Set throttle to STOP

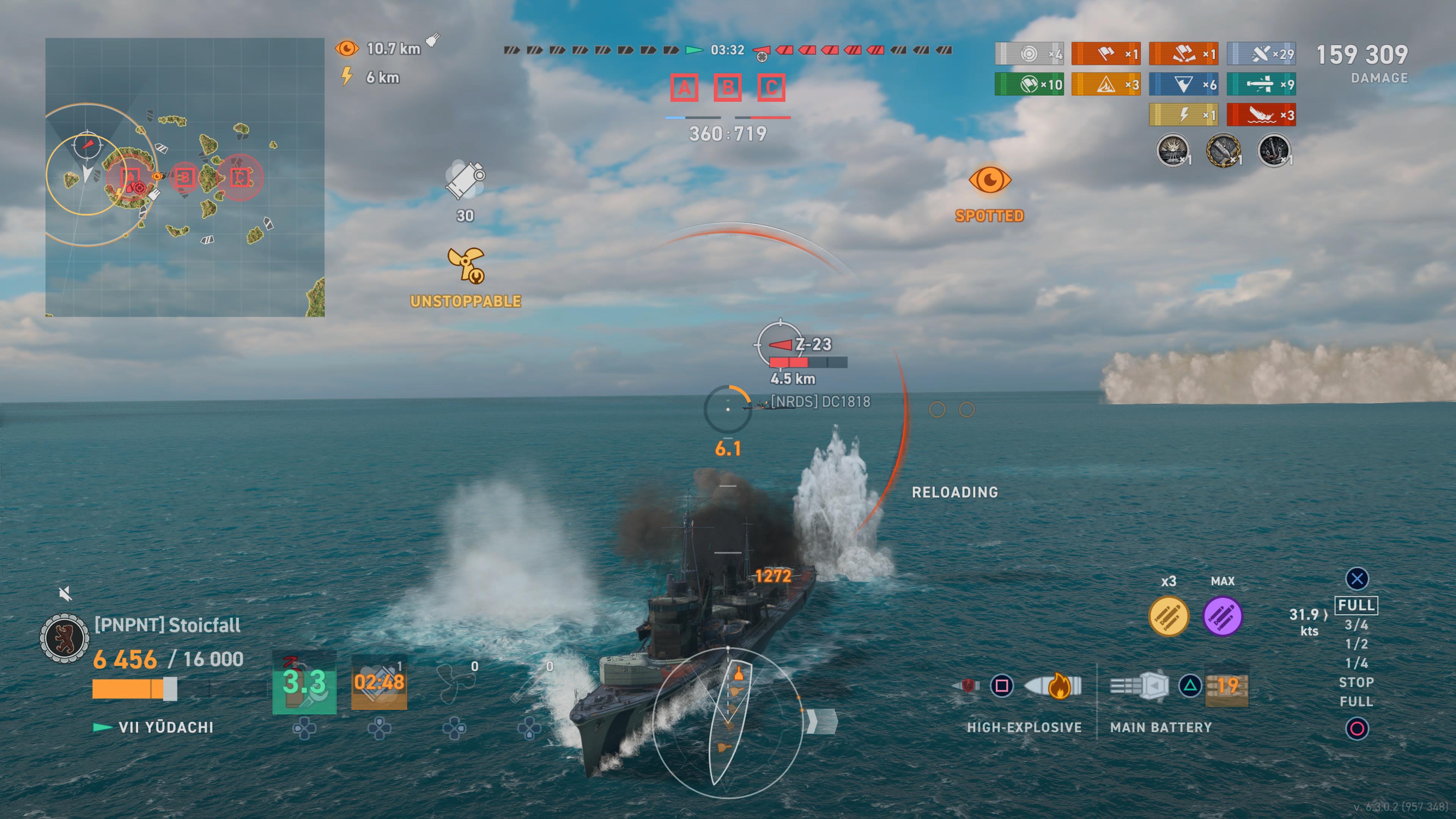tap(1356, 682)
